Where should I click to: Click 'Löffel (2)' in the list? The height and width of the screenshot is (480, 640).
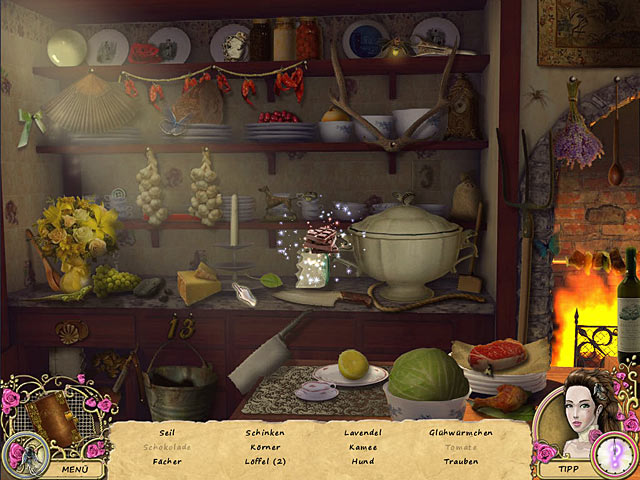tap(265, 461)
